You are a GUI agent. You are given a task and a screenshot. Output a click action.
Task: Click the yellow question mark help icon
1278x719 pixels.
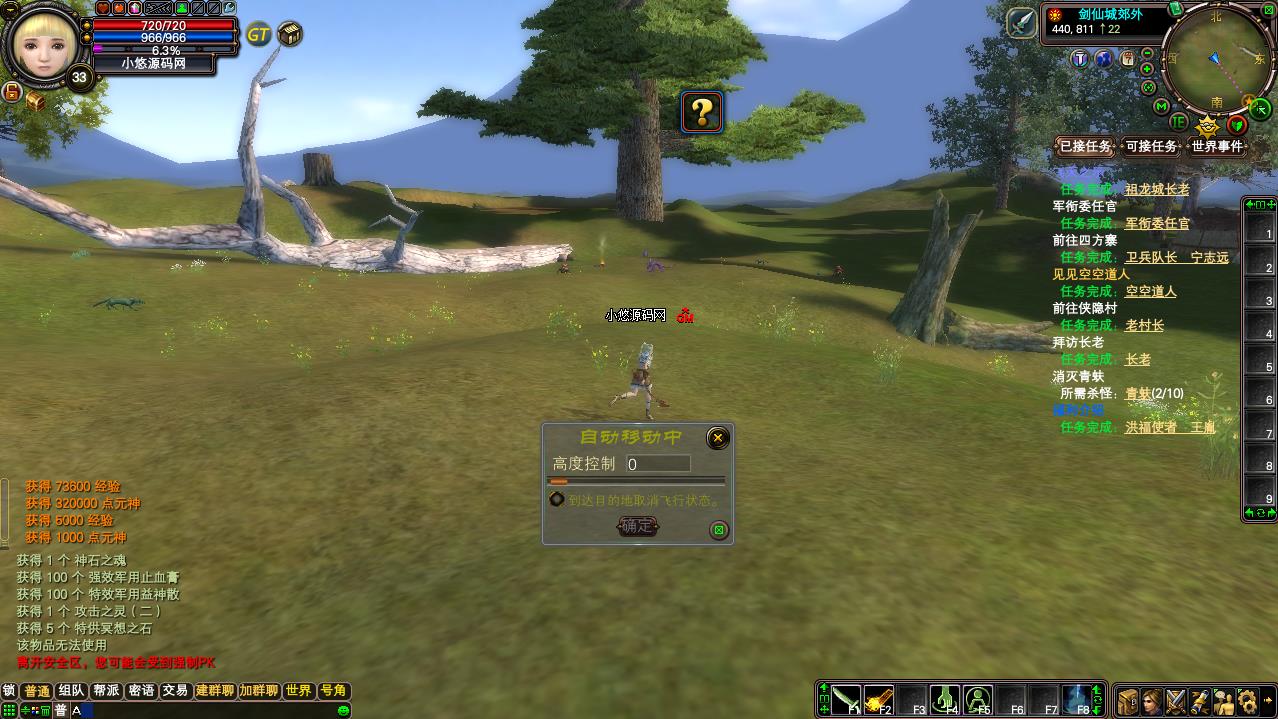coord(702,113)
